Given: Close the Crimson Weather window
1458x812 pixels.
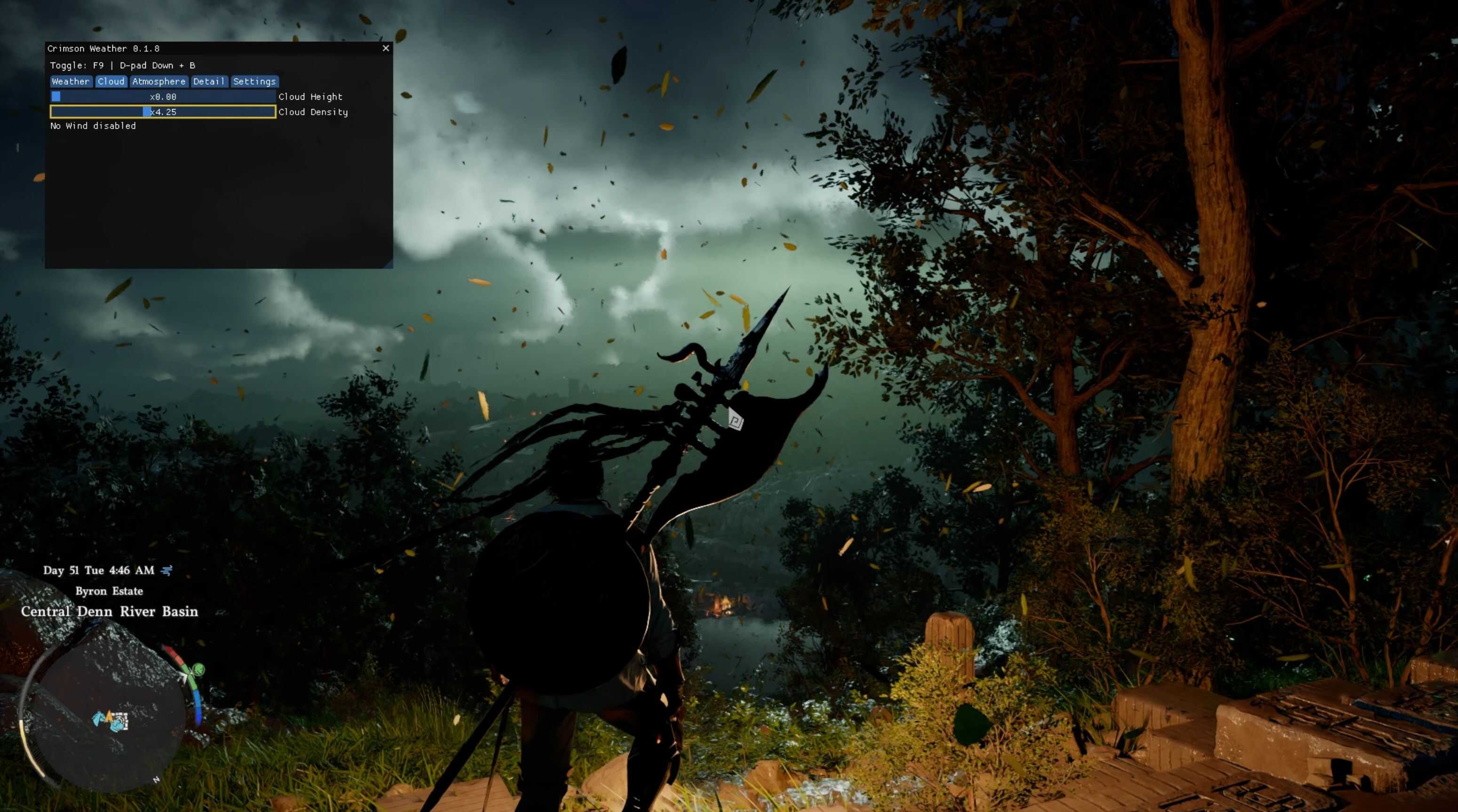Looking at the screenshot, I should (x=386, y=48).
